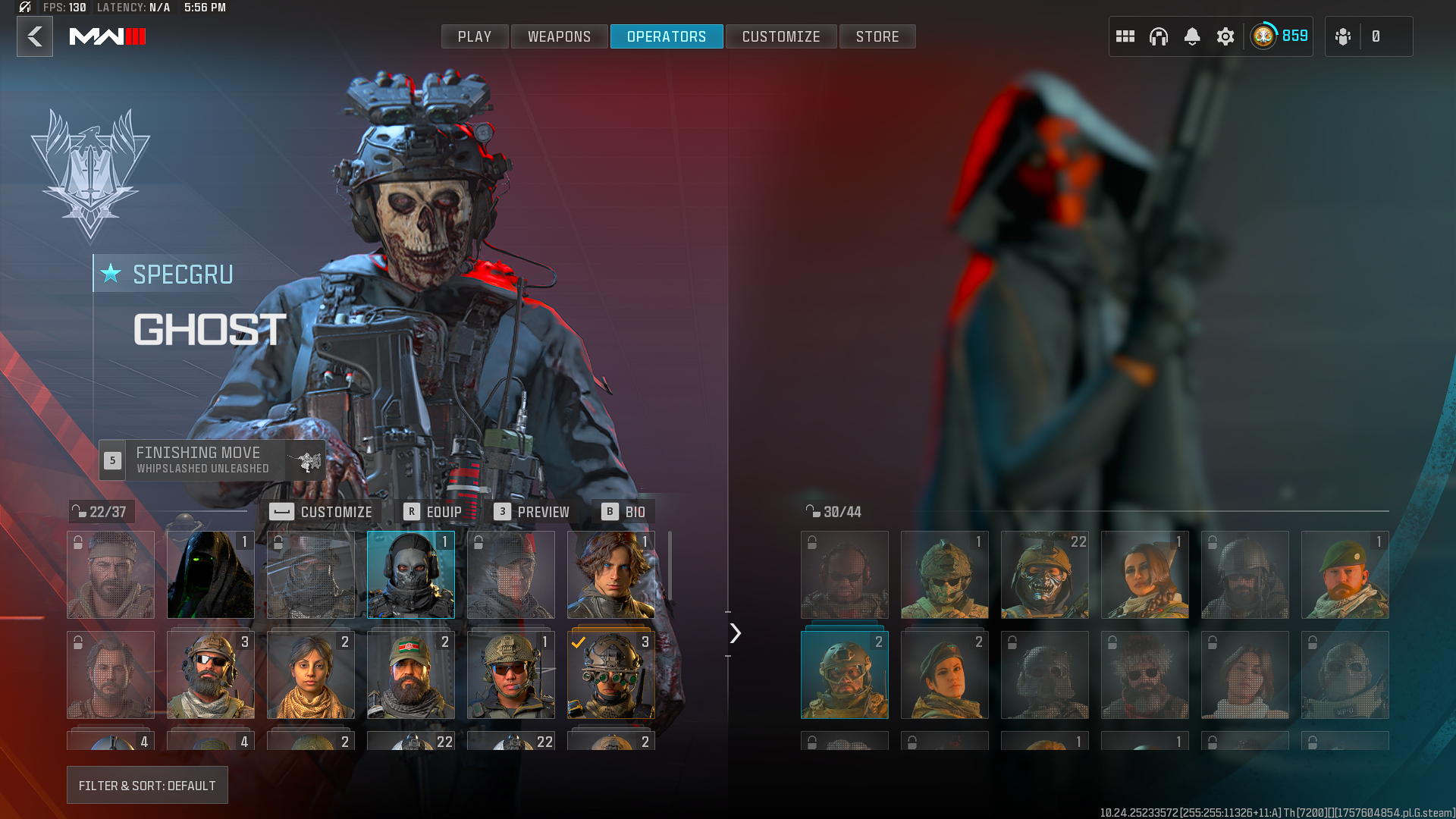Image resolution: width=1456 pixels, height=819 pixels.
Task: Open the social party icon
Action: 1343,36
